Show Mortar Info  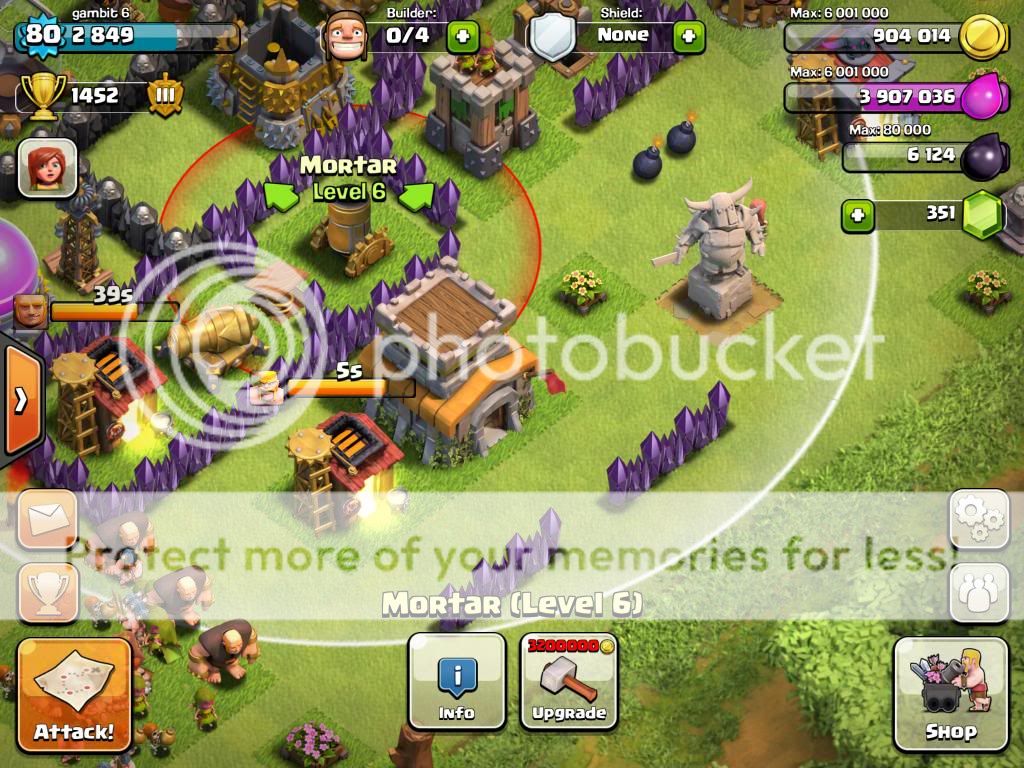click(x=457, y=681)
